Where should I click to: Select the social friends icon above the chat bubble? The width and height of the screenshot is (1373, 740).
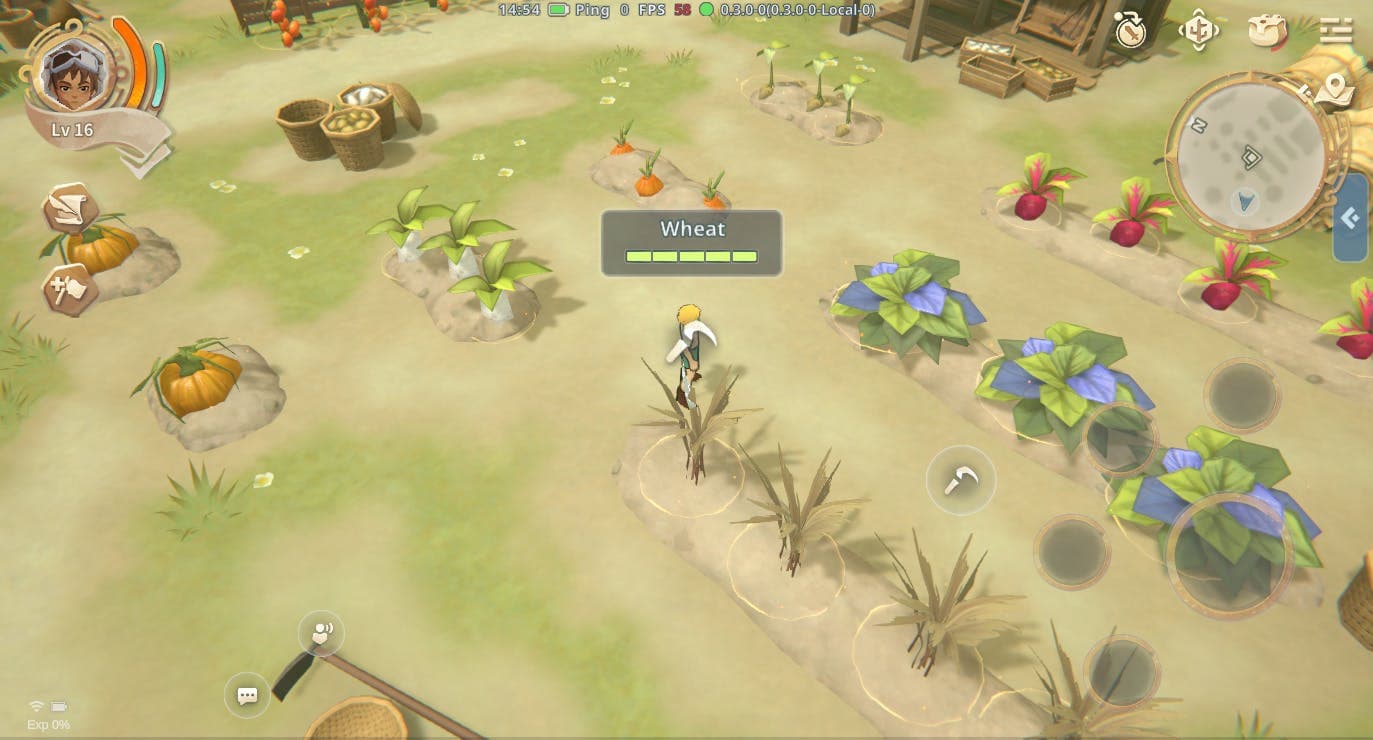click(x=320, y=632)
